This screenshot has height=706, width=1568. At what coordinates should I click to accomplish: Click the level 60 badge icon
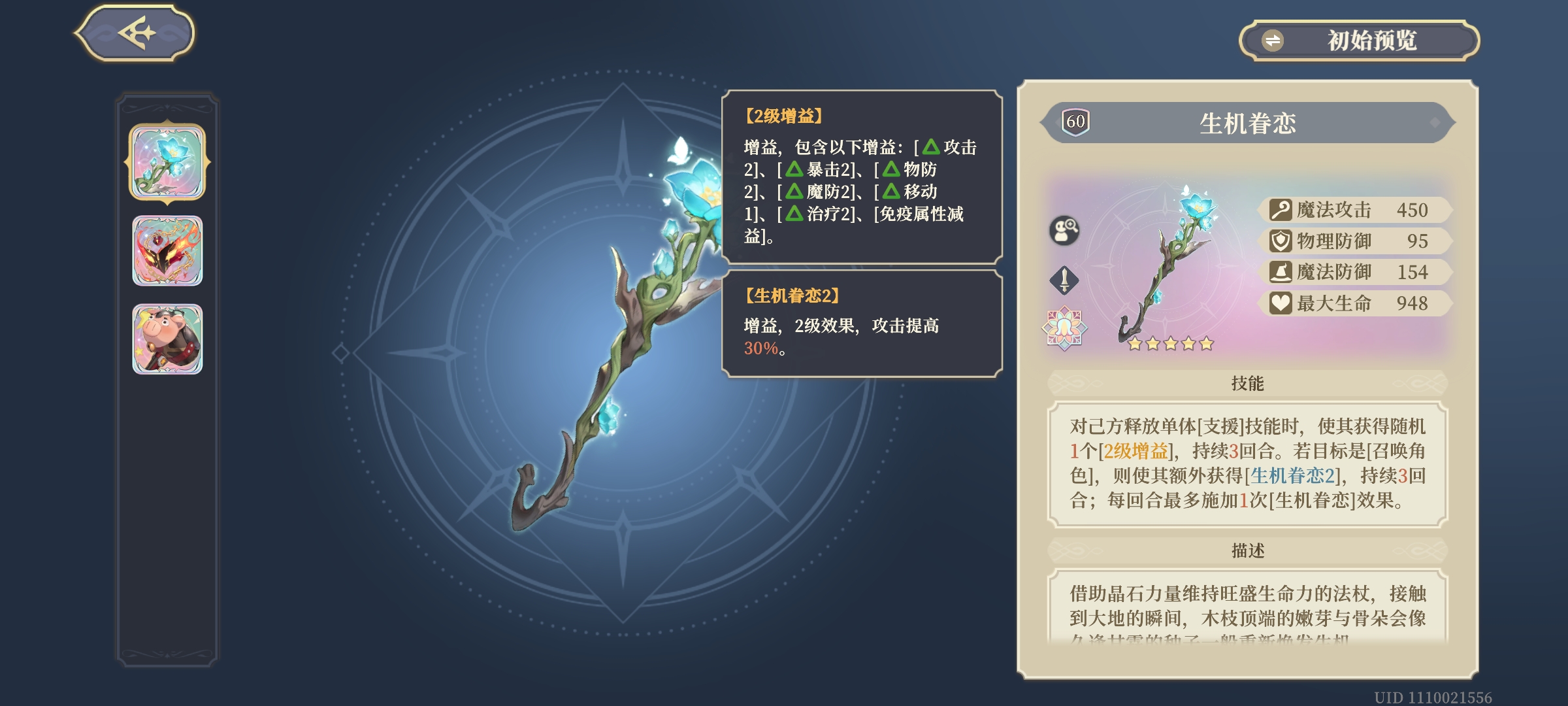1075,120
